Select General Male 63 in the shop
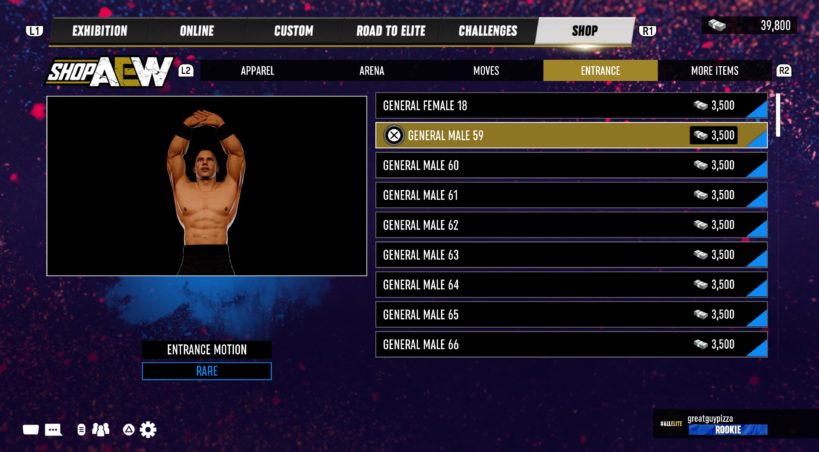This screenshot has height=452, width=819. tap(570, 255)
